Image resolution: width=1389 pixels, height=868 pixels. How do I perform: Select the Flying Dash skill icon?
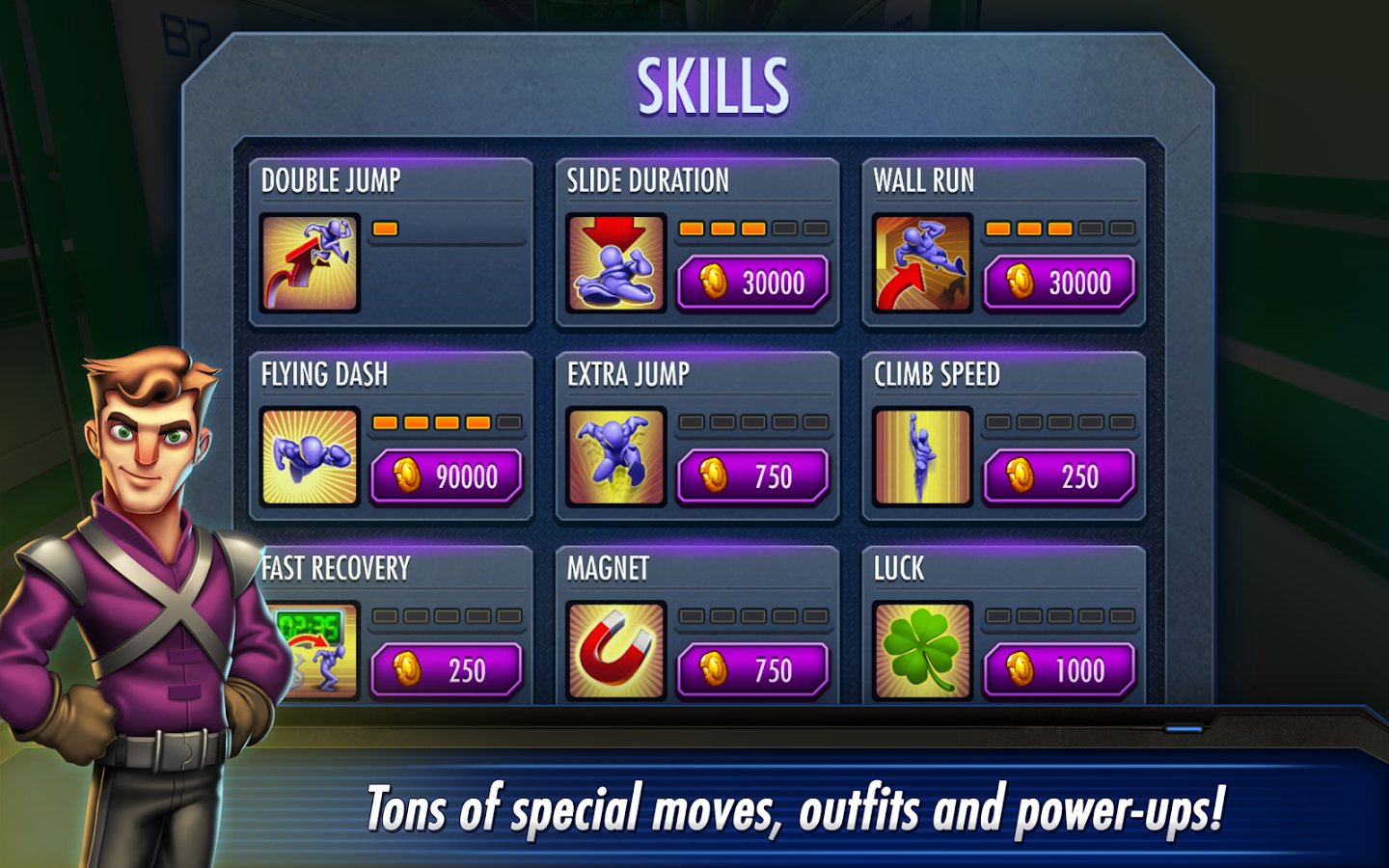[x=310, y=457]
